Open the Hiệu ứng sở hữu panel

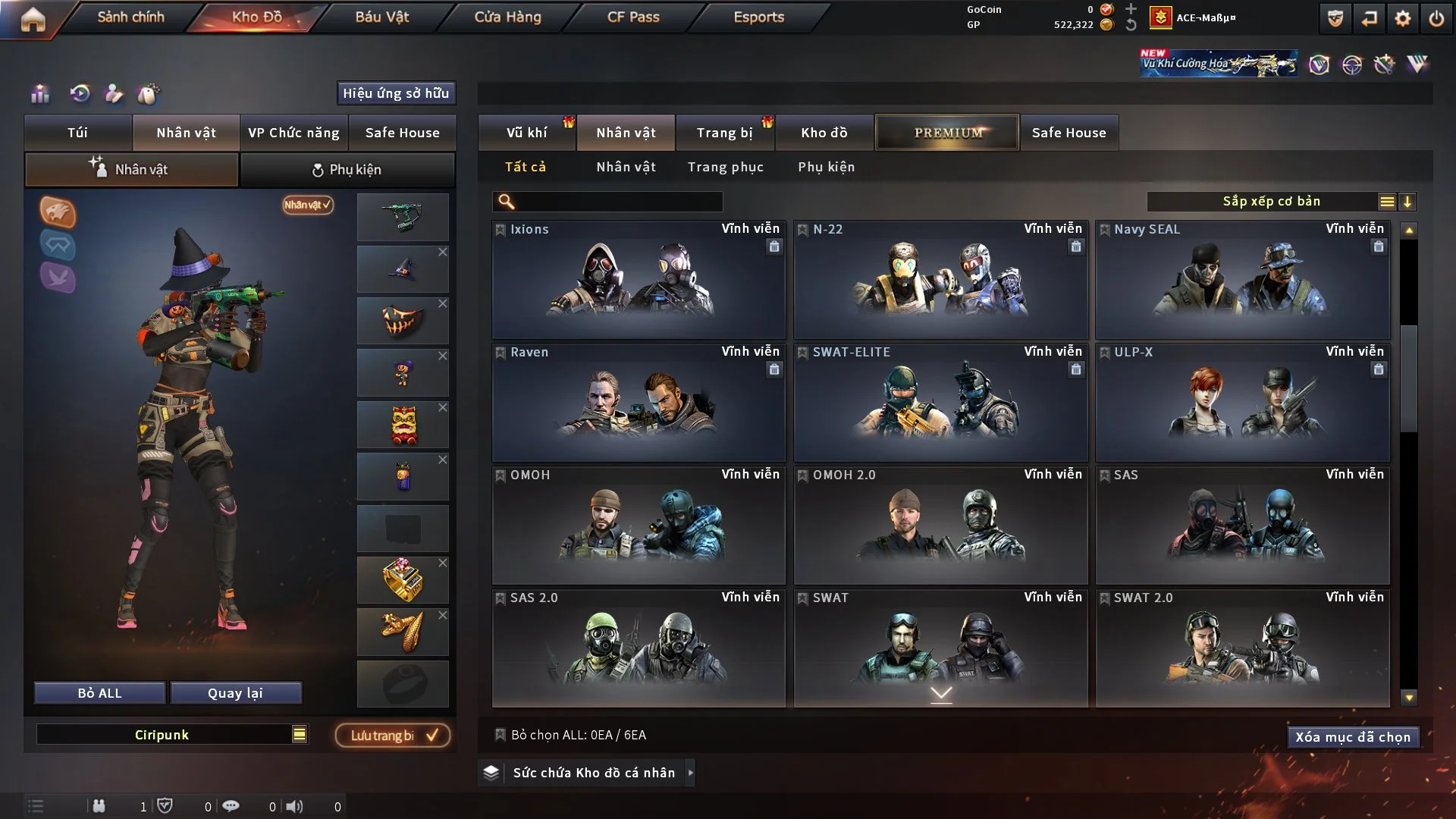coord(396,93)
